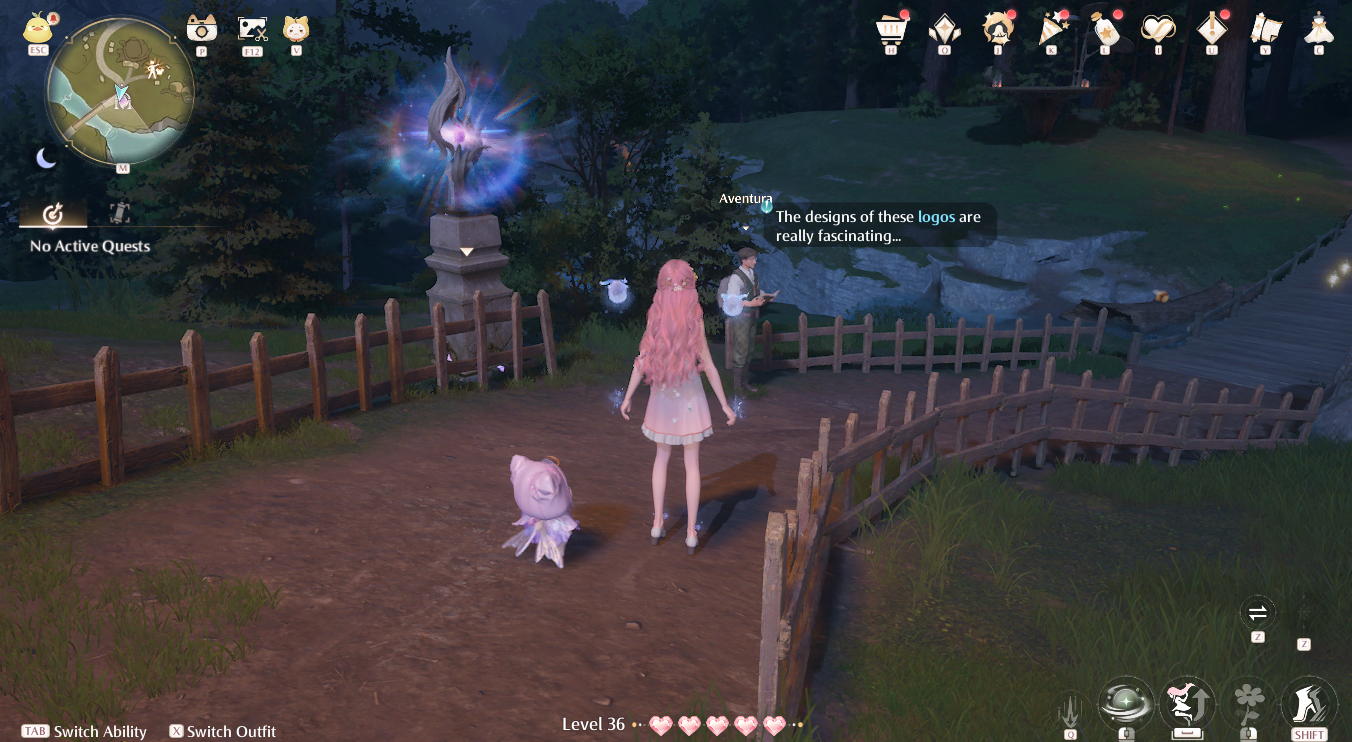The height and width of the screenshot is (742, 1352).
Task: Expand the No Active Quests tracker
Action: click(x=88, y=246)
